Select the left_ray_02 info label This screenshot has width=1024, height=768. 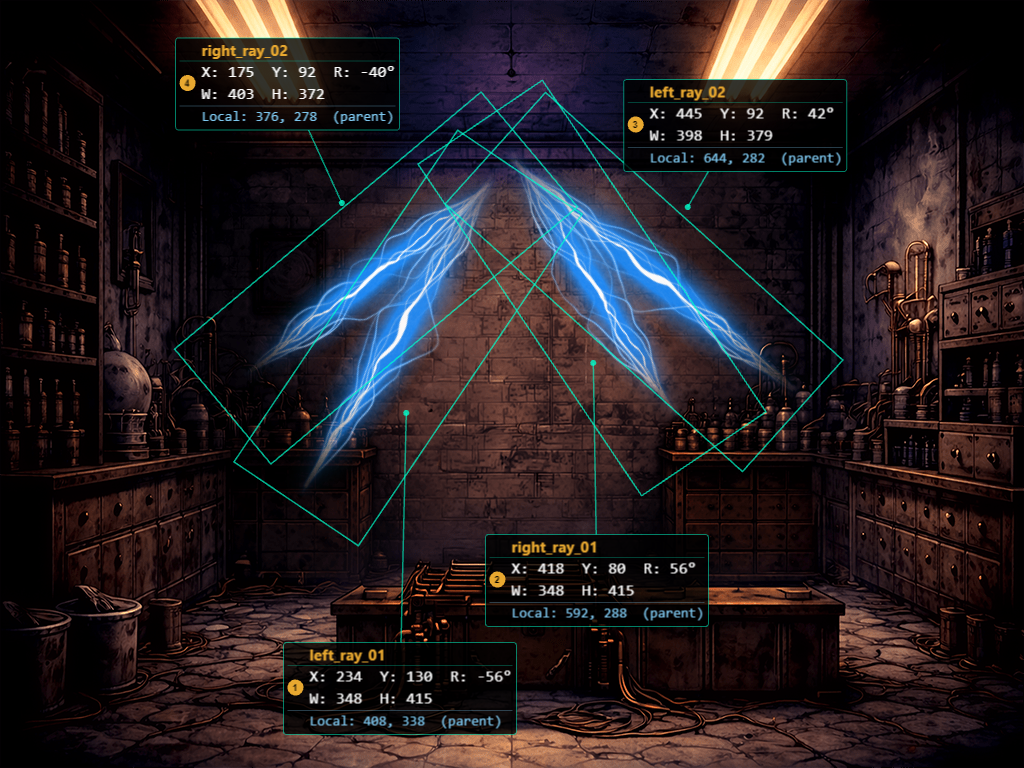[x=735, y=125]
